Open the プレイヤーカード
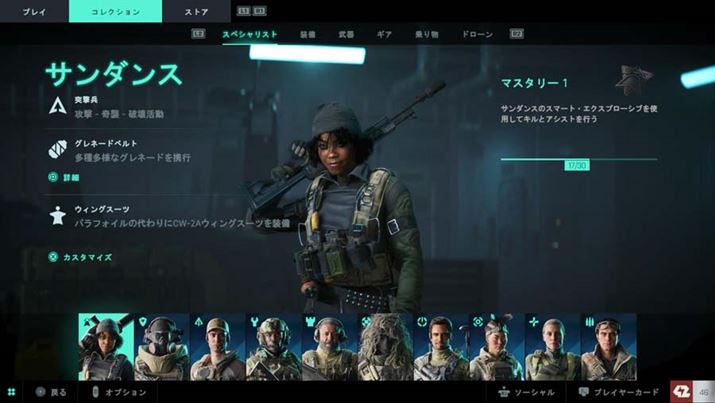The image size is (715, 403). click(619, 392)
